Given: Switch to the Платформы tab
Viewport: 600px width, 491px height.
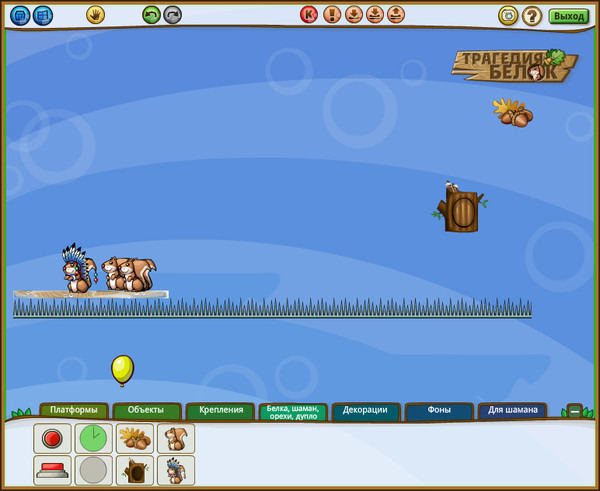Looking at the screenshot, I should pos(74,410).
